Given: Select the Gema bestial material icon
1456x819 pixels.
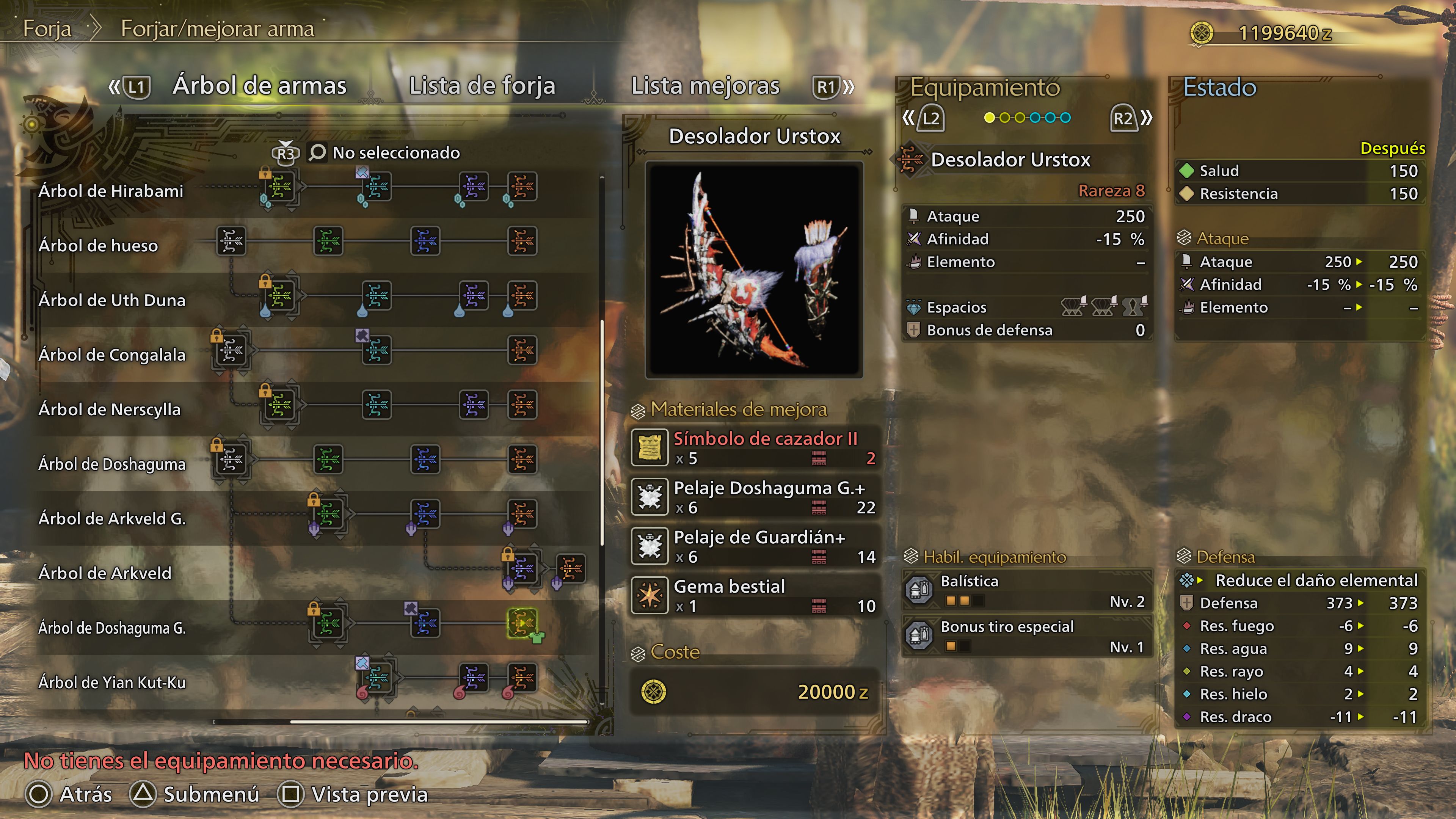Looking at the screenshot, I should tap(650, 595).
